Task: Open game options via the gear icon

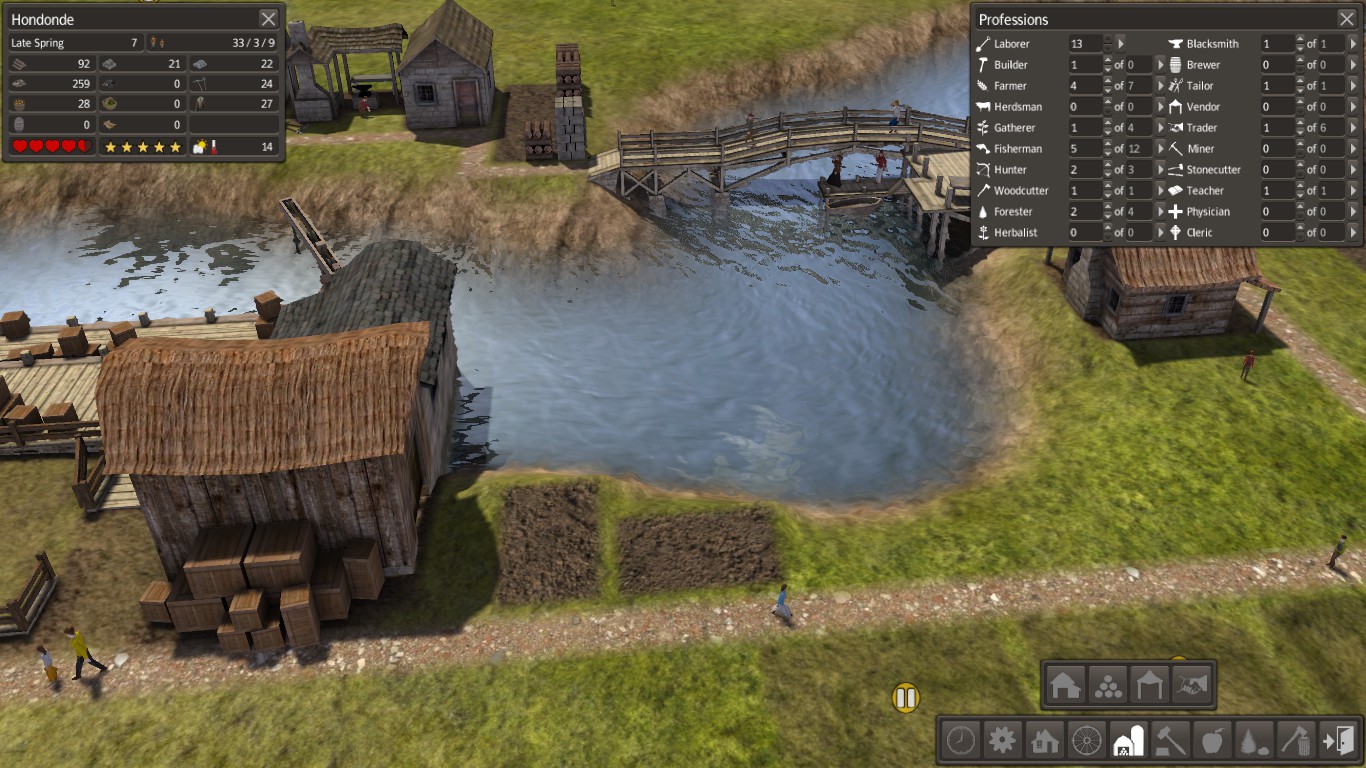Action: pos(1002,741)
